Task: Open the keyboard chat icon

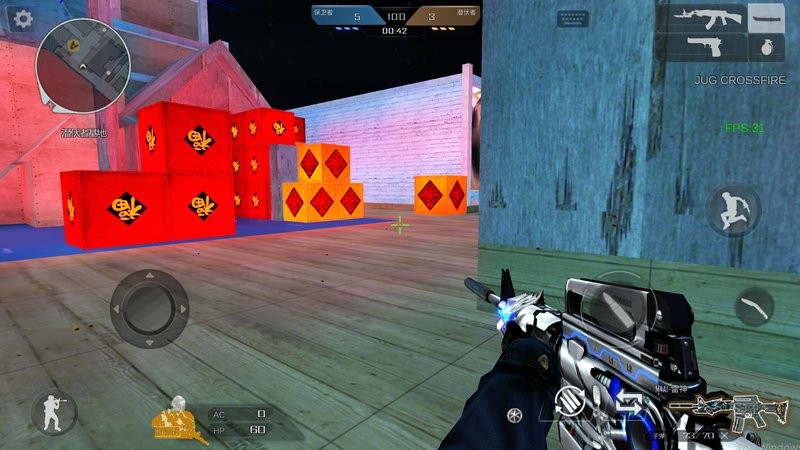Action: tap(571, 17)
